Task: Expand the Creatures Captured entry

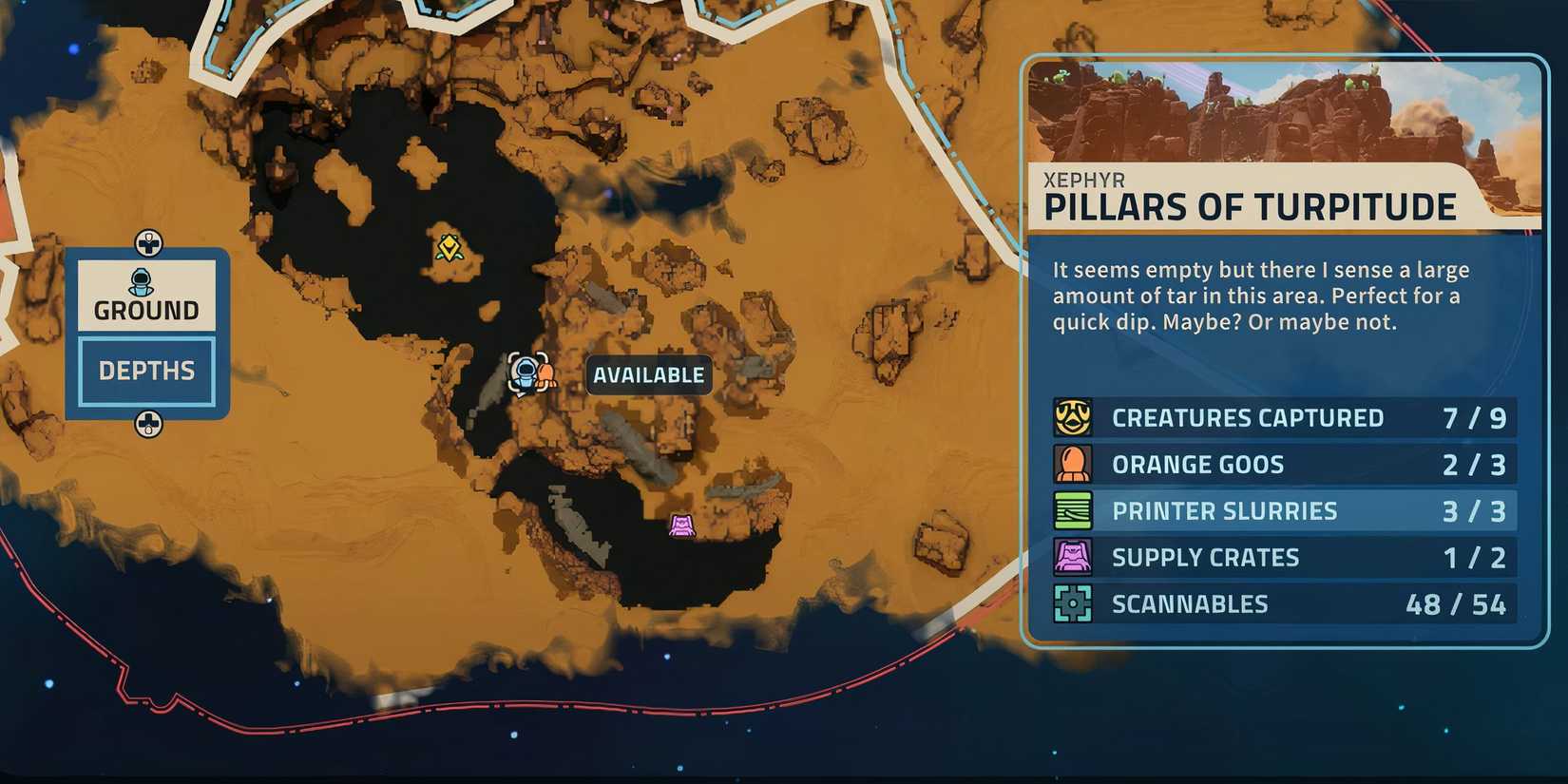Action: click(x=1249, y=417)
